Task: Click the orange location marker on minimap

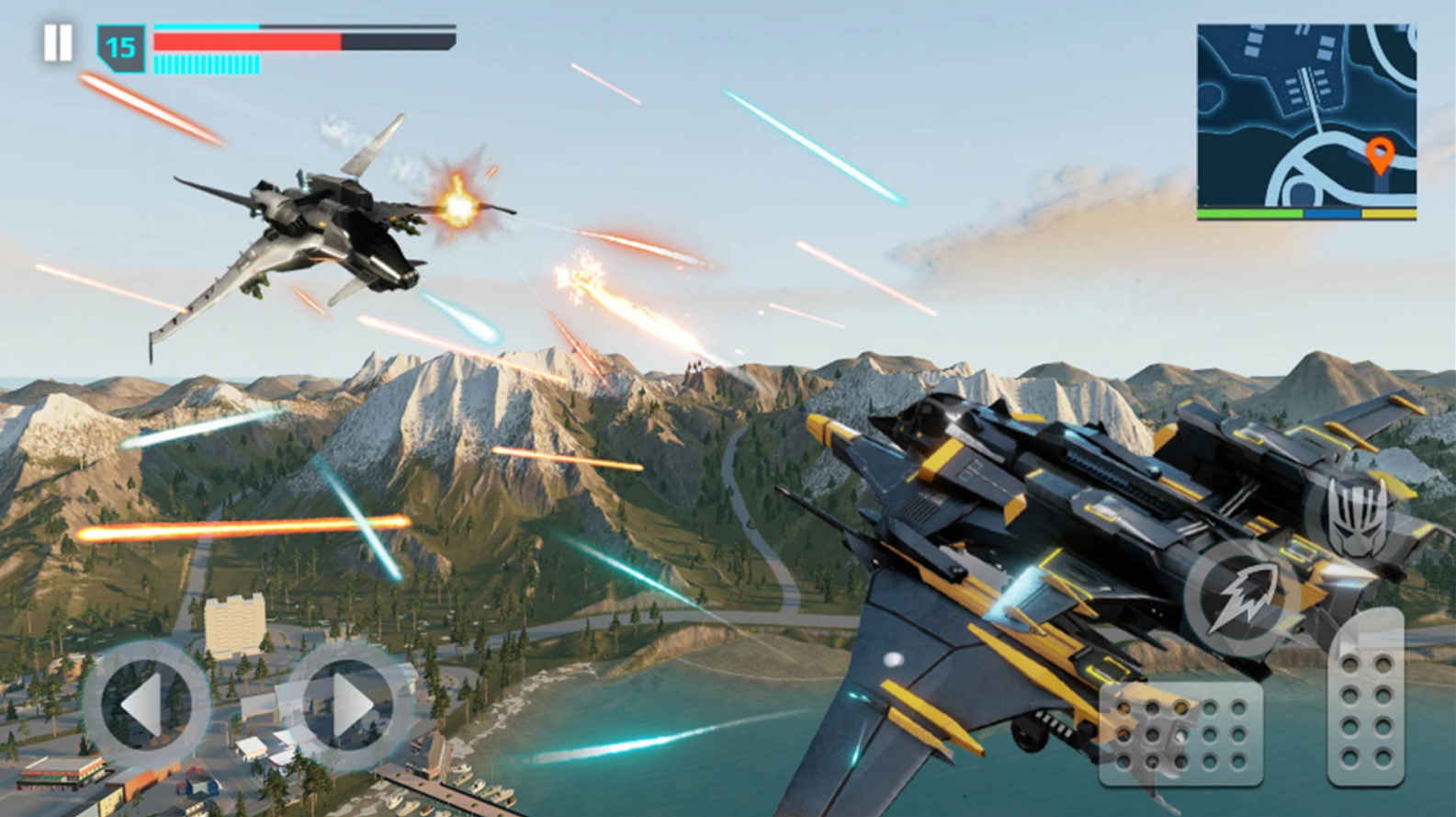Action: coord(1379,155)
